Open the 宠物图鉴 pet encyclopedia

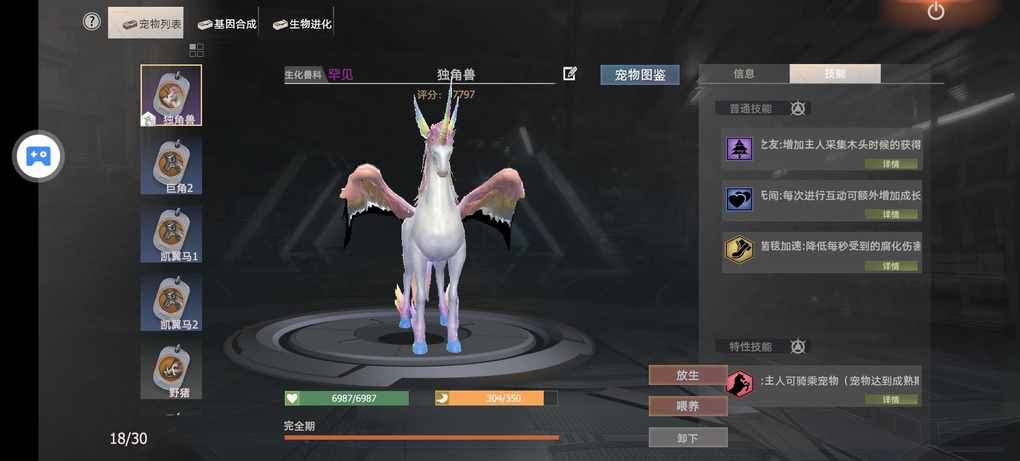click(x=640, y=75)
